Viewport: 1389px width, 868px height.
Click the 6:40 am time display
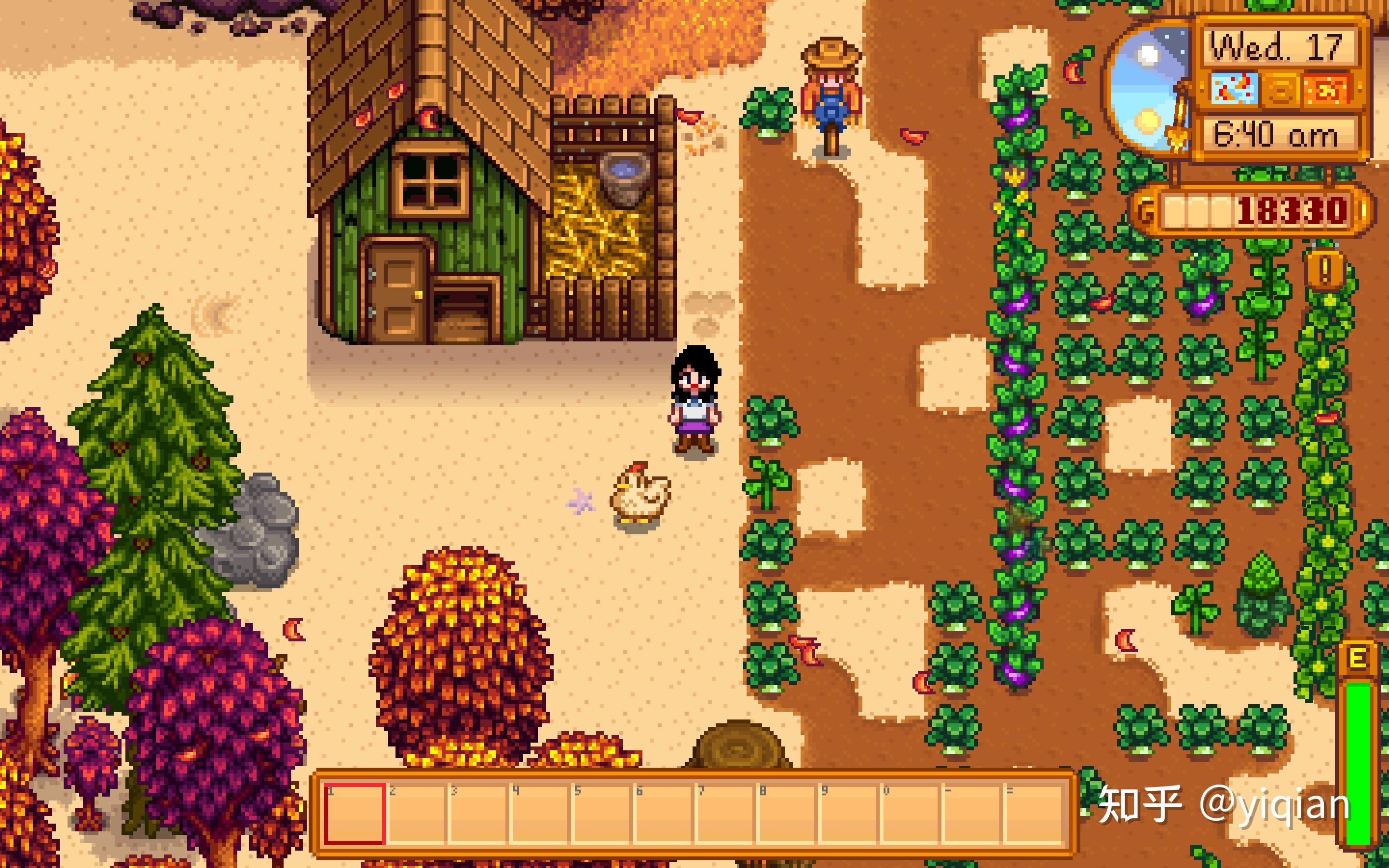click(x=1277, y=133)
